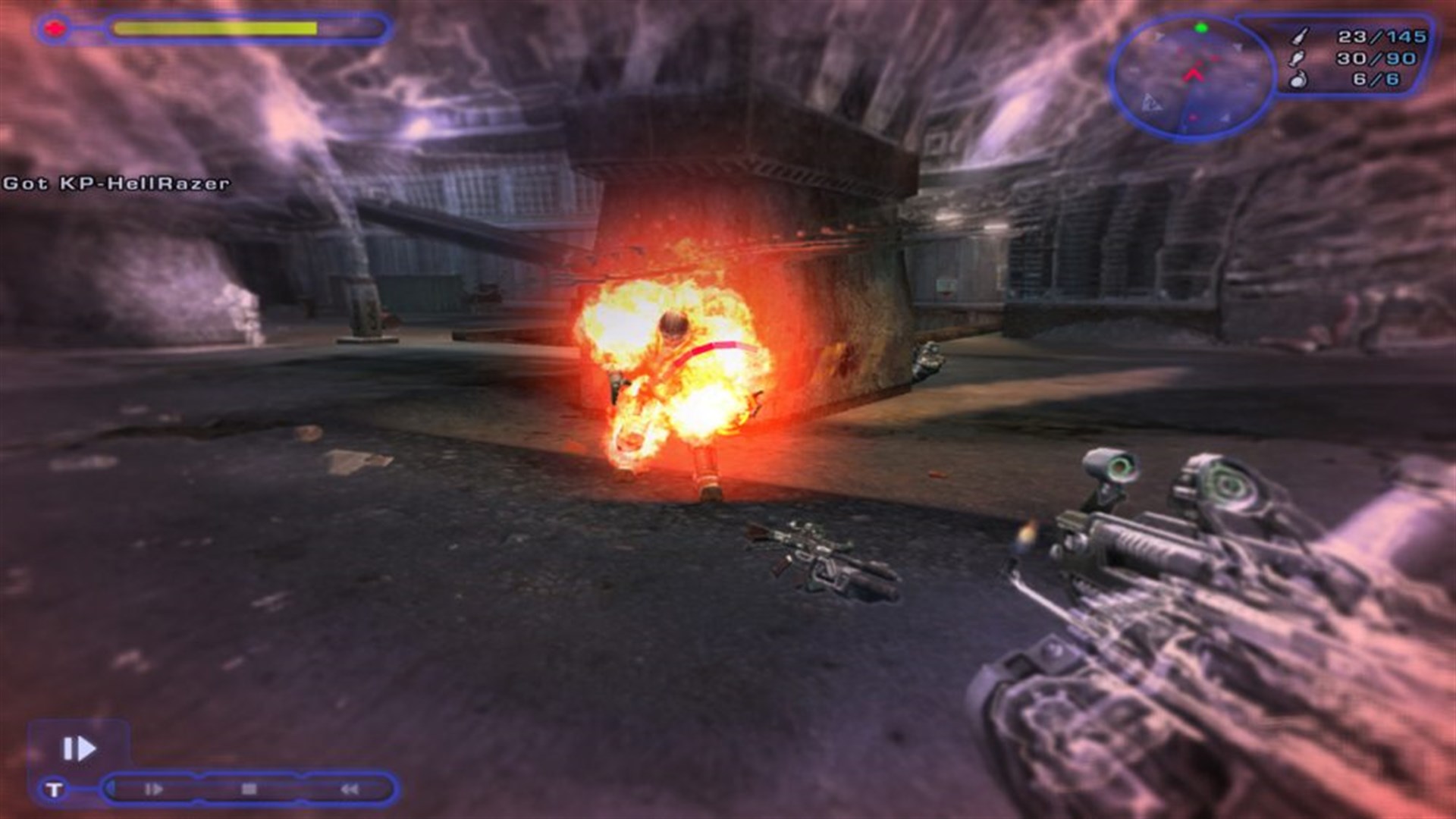Click the circular T button near the playback bar
The image size is (1456, 819).
(55, 790)
